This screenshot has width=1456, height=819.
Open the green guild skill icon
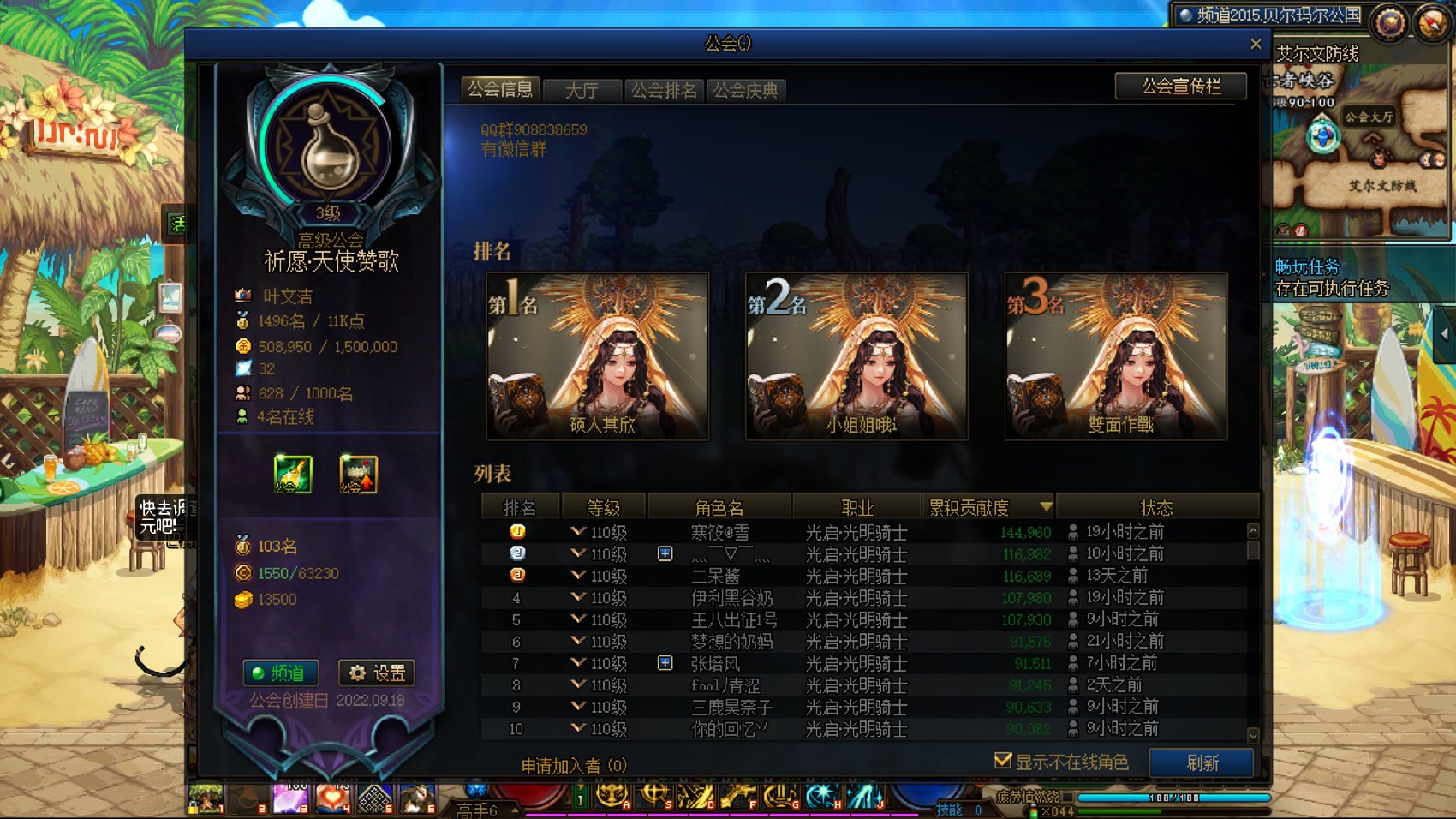pos(293,474)
